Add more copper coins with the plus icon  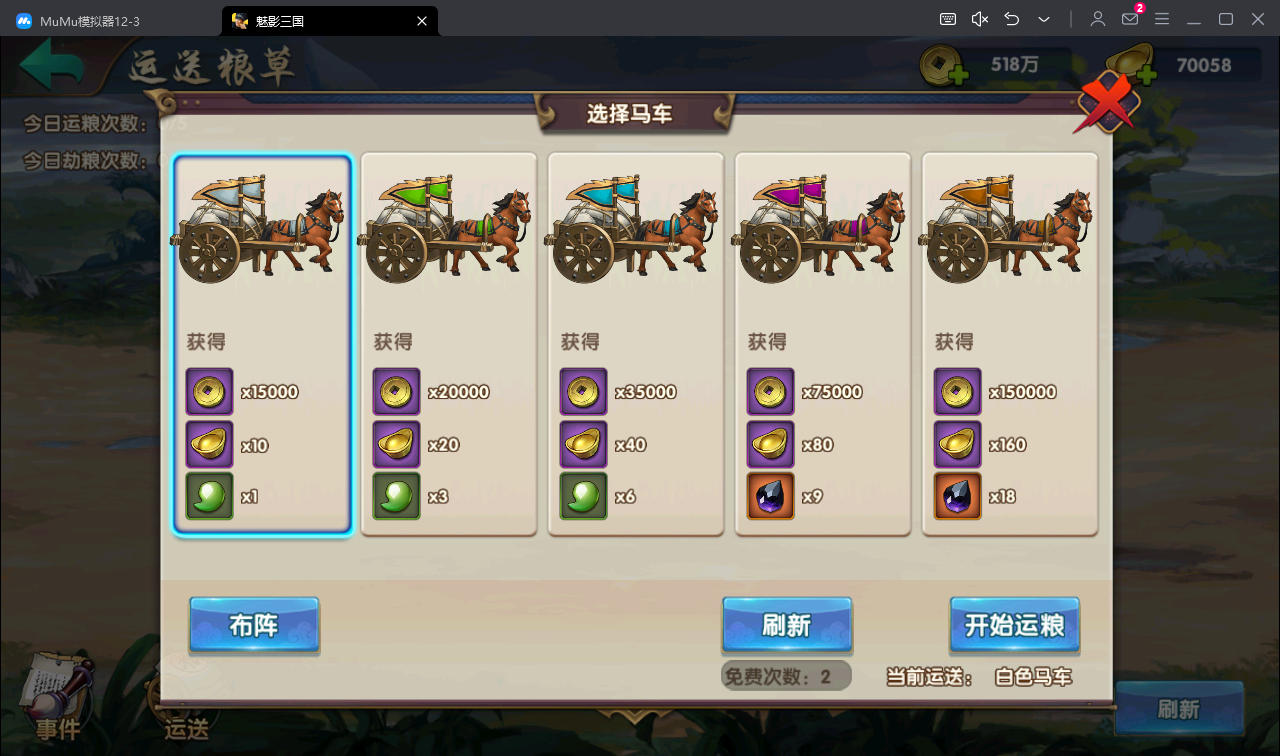957,74
